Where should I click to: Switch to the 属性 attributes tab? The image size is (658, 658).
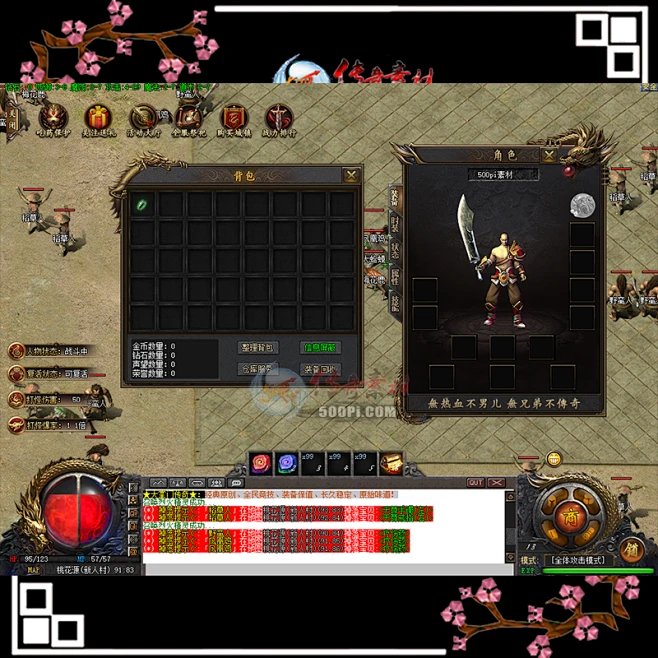395,276
